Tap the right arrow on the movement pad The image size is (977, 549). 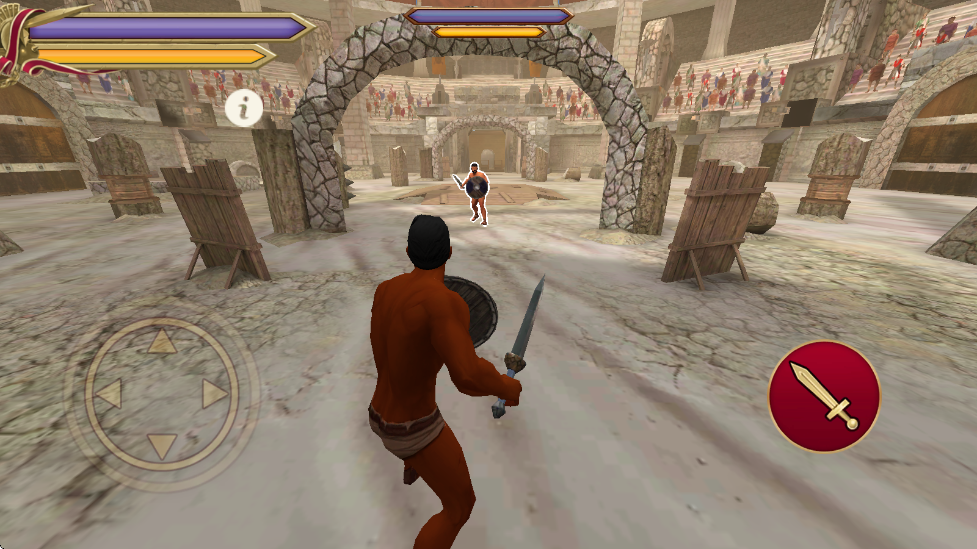[x=214, y=394]
